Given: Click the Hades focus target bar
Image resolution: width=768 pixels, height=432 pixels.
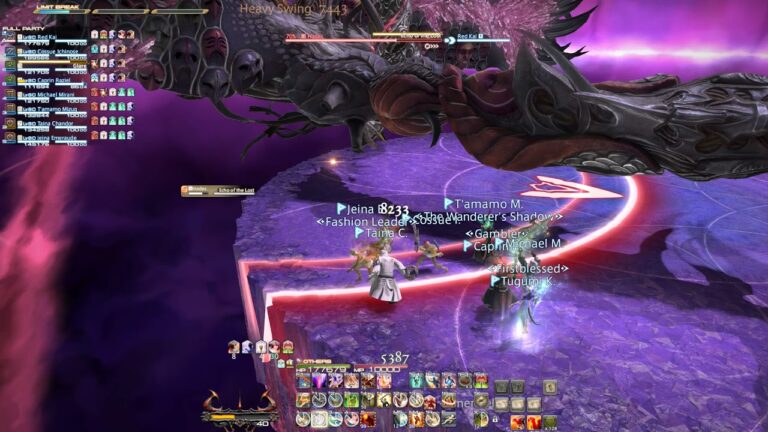Looking at the screenshot, I should (204, 190).
